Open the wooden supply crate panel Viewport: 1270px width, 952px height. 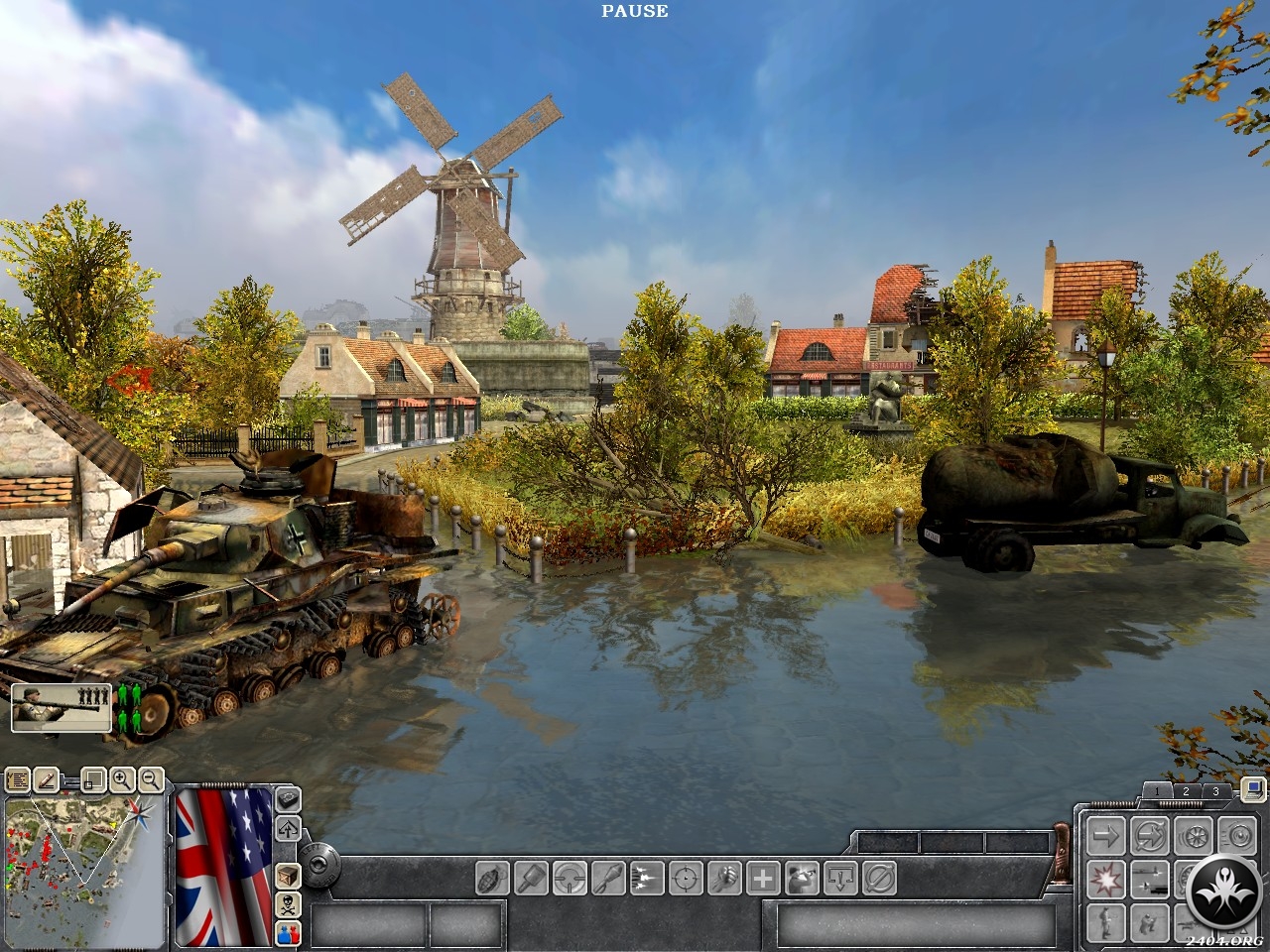tap(288, 876)
